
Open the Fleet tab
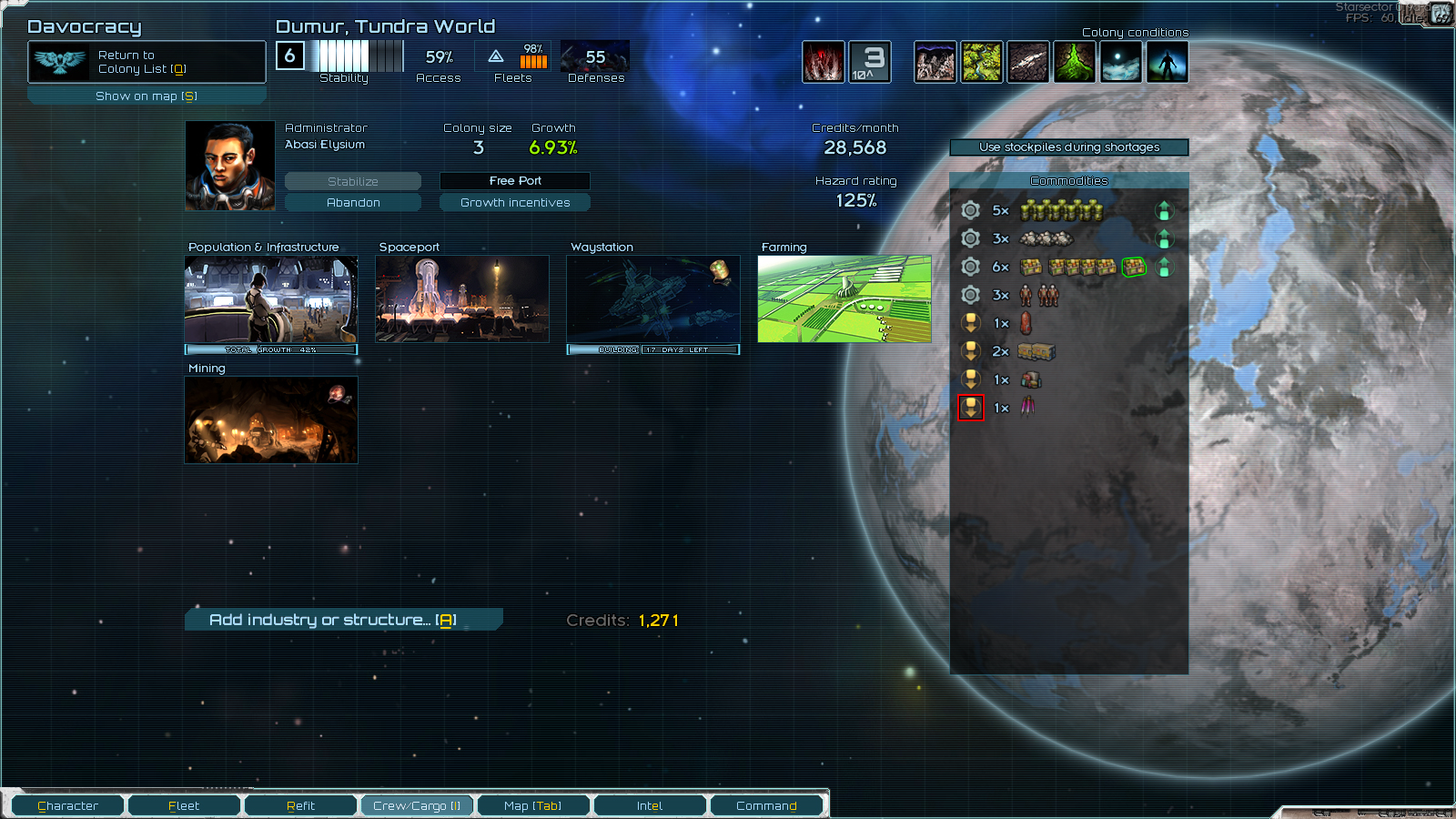184,805
